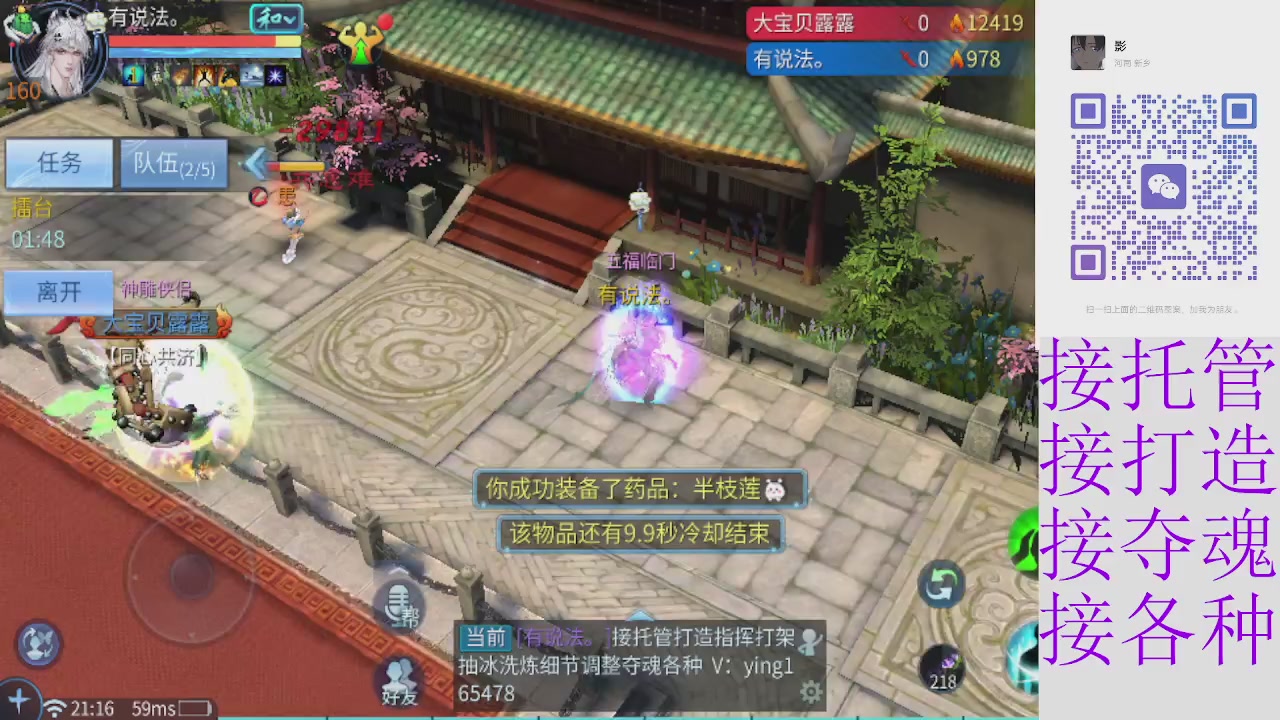The height and width of the screenshot is (720, 1280).
Task: Switch to the 任务 tab
Action: [58, 163]
